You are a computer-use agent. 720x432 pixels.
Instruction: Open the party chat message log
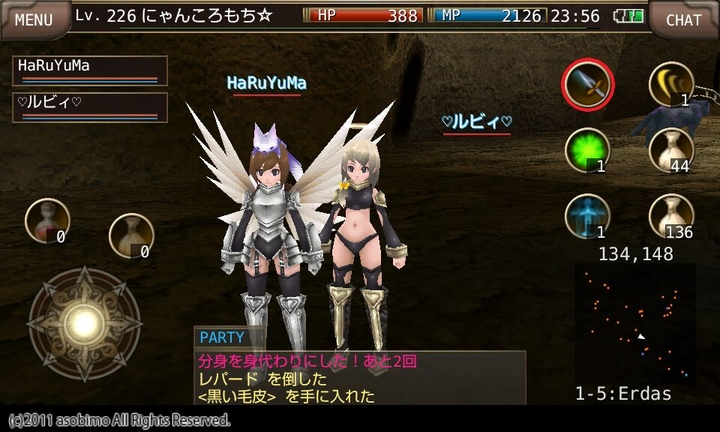click(360, 377)
